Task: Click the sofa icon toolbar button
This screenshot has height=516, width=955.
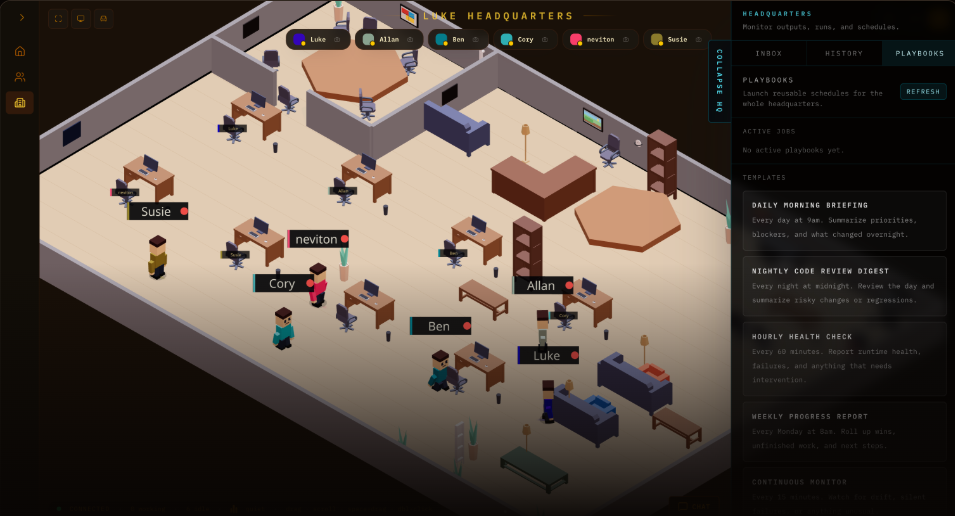Action: click(x=104, y=18)
